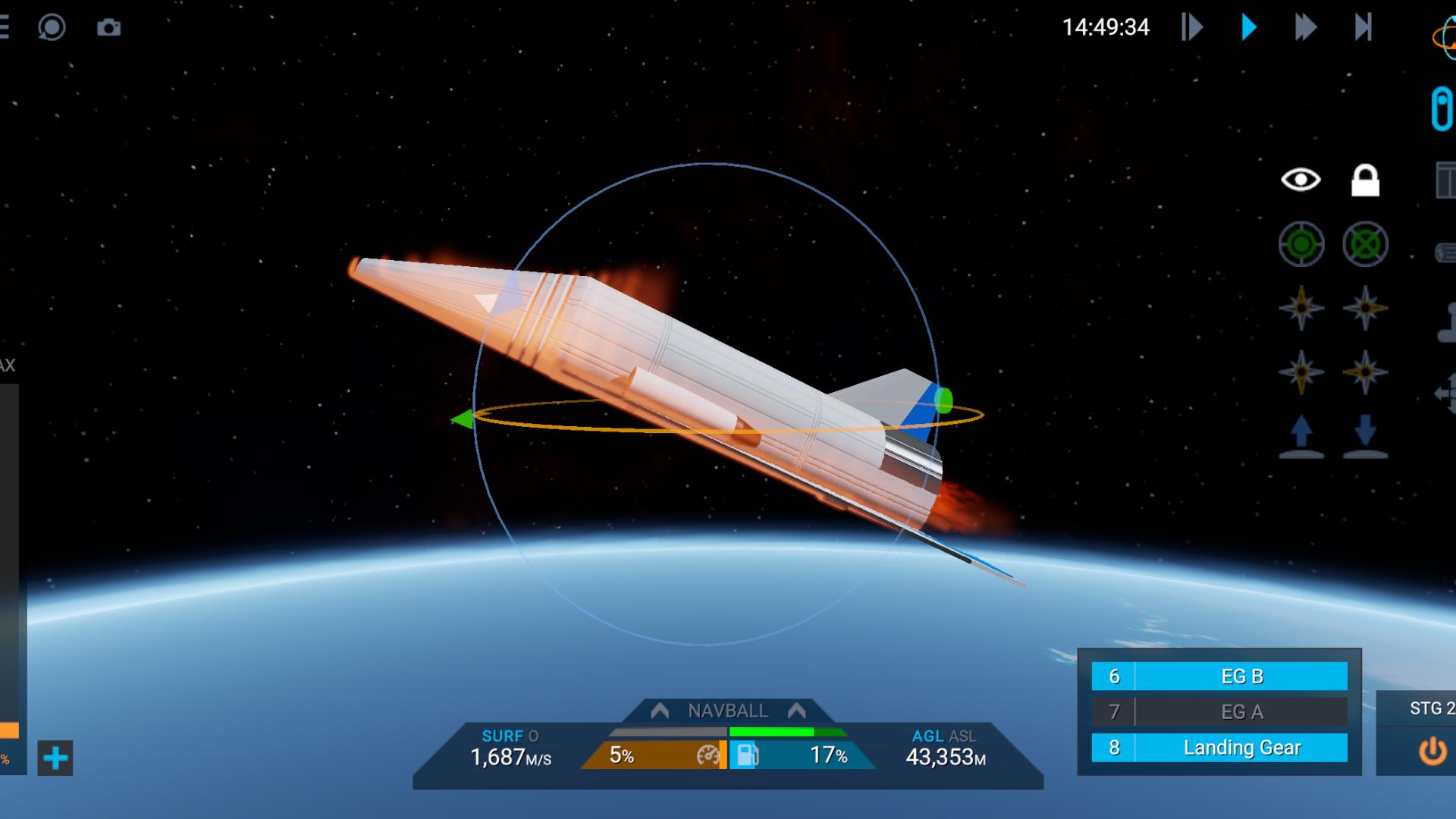Slow down time with the step-back arrow
The width and height of the screenshot is (1456, 819).
coord(1191,27)
